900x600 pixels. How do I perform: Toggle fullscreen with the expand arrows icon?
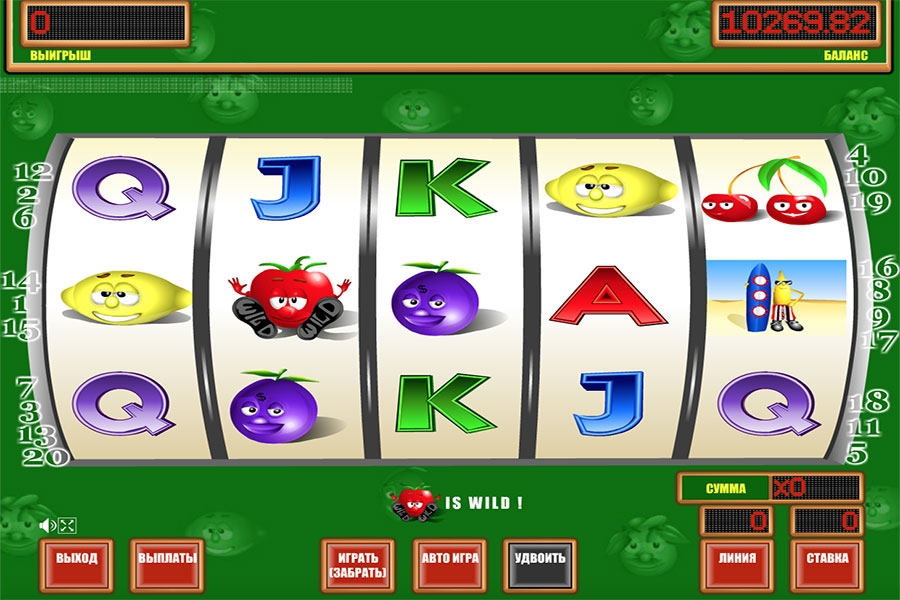point(68,525)
